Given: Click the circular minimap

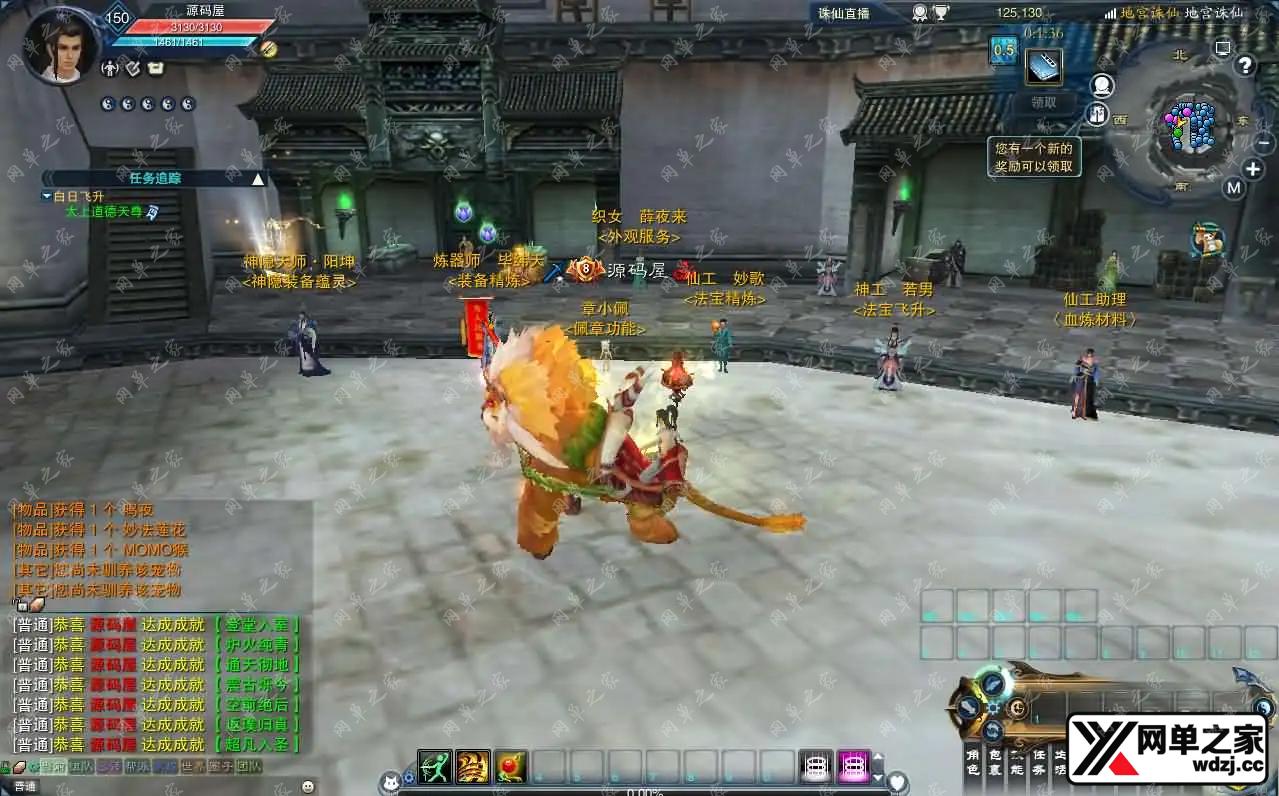Looking at the screenshot, I should (x=1188, y=127).
